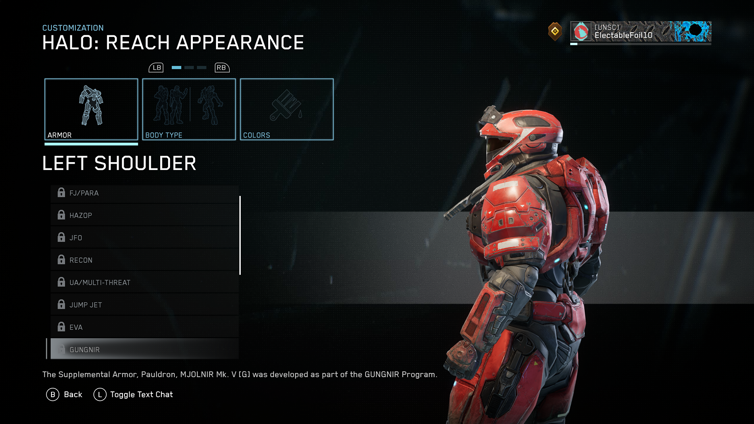Image resolution: width=754 pixels, height=424 pixels.
Task: Open ElectableFoil10 player nameplate
Action: pyautogui.click(x=640, y=32)
